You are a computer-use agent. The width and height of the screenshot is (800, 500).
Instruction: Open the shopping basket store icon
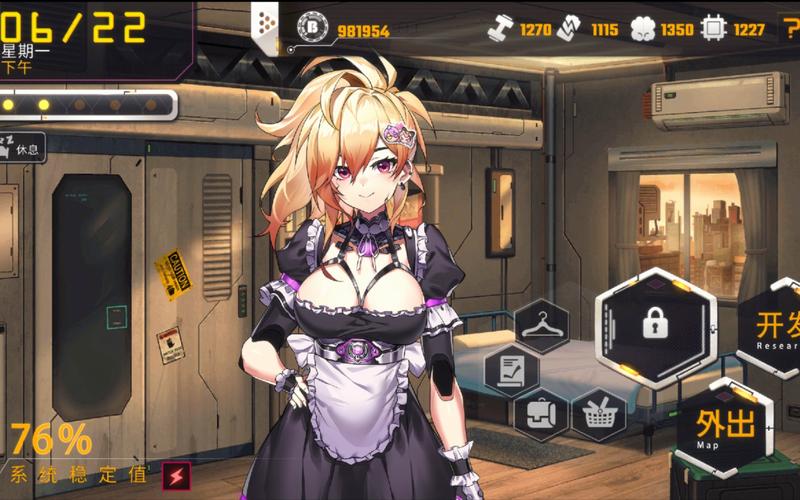[599, 414]
